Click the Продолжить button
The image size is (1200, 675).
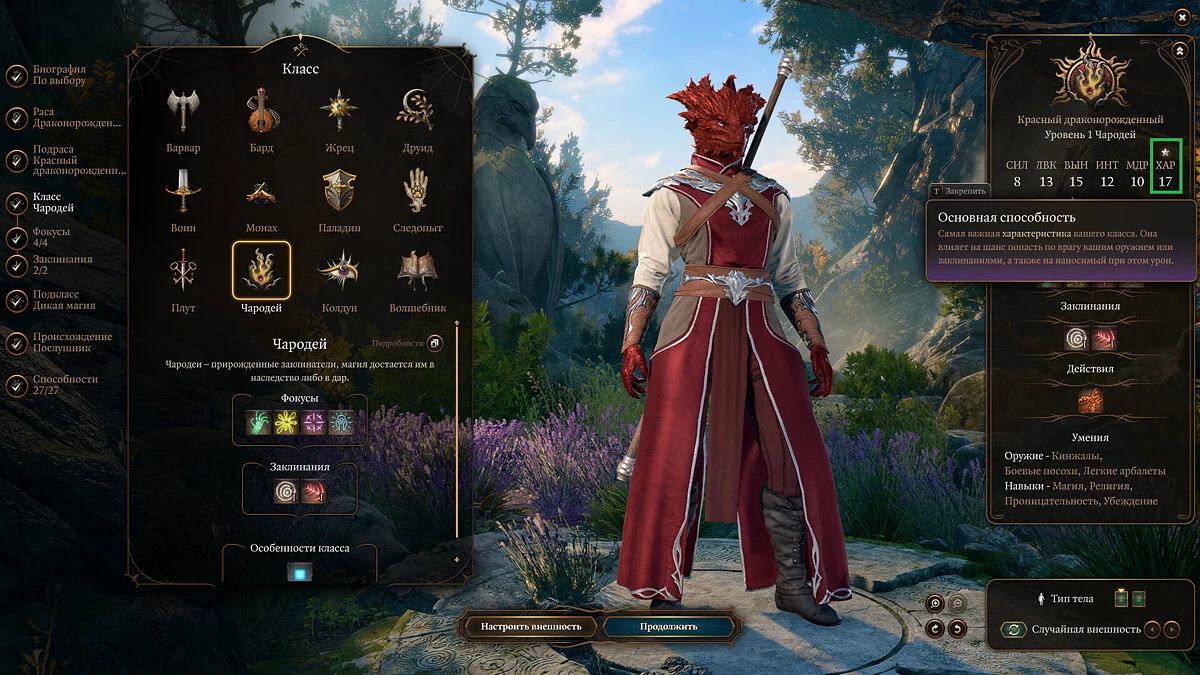(670, 627)
